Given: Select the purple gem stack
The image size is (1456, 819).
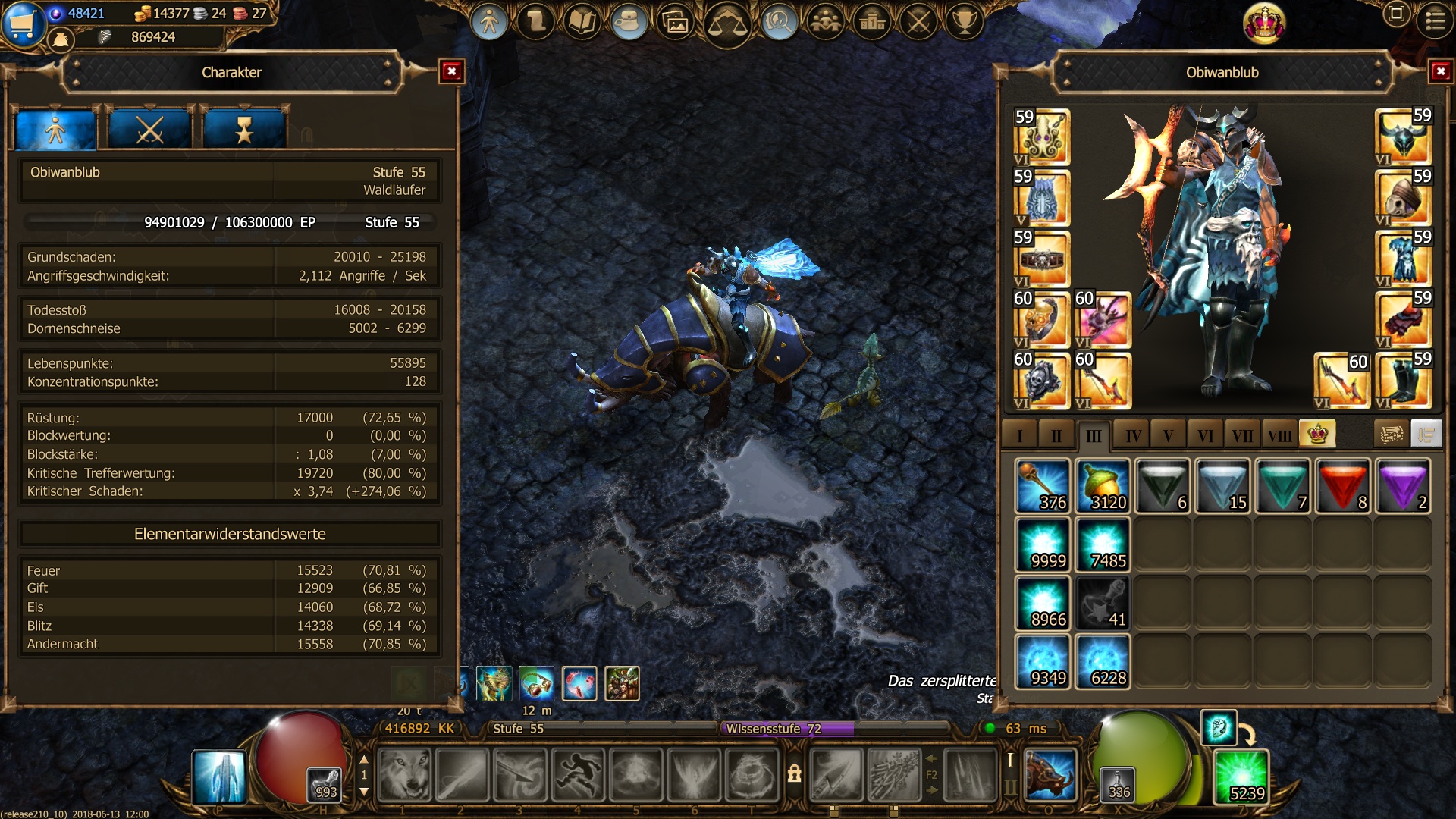Looking at the screenshot, I should click(x=1402, y=486).
